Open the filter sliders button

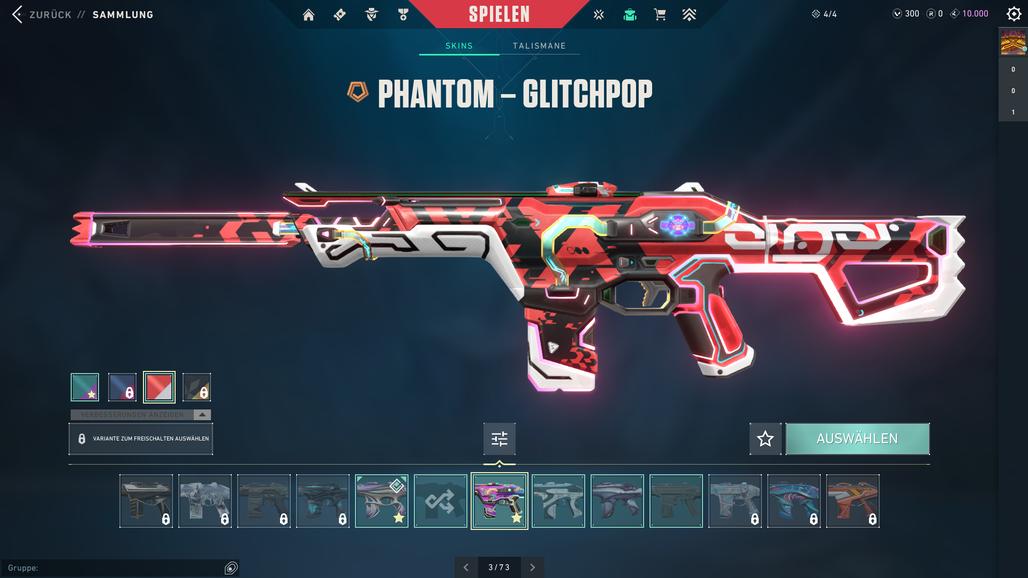click(x=499, y=439)
